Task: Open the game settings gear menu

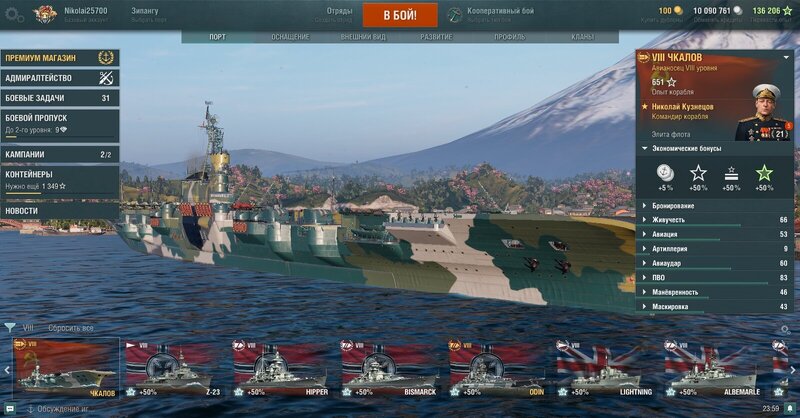Action: (14, 14)
